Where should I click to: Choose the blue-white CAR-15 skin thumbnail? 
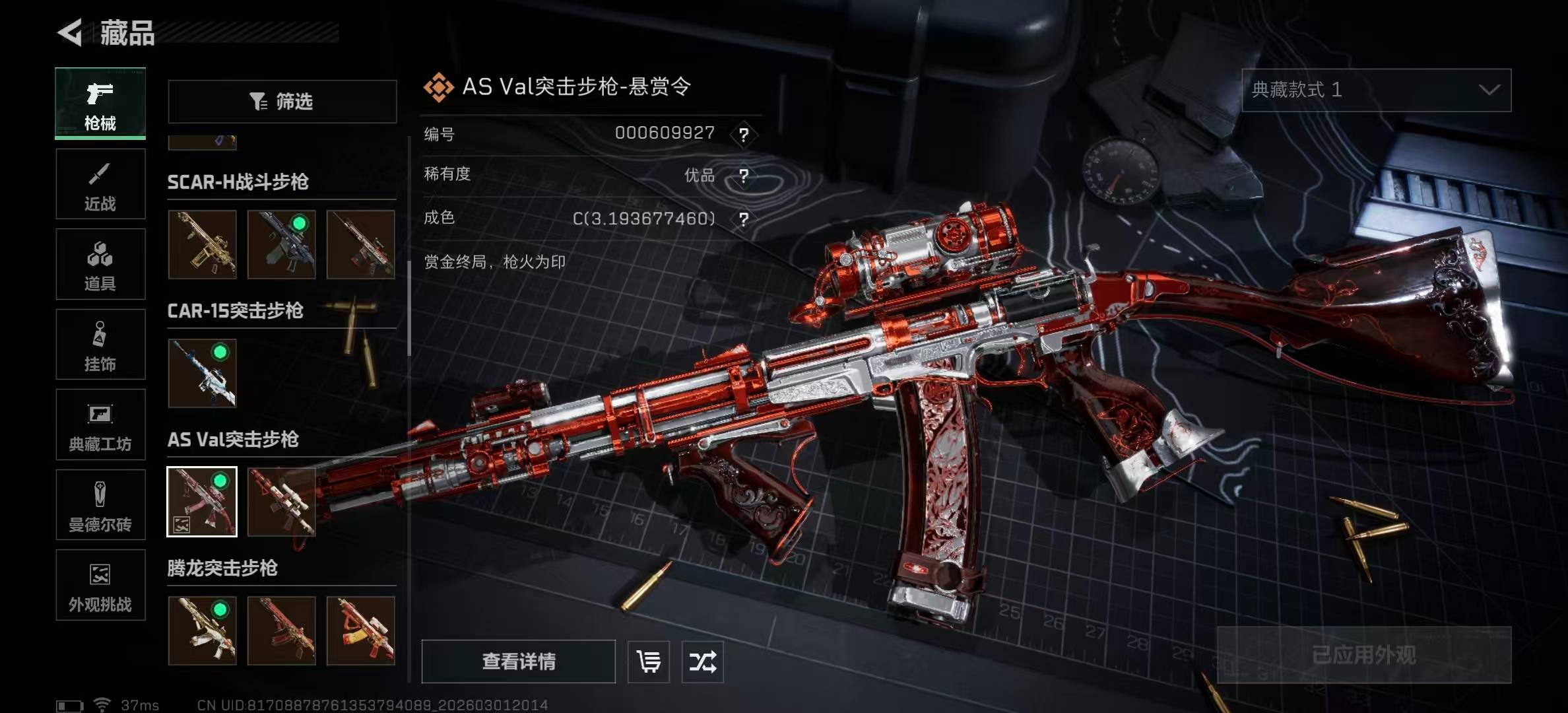click(202, 373)
